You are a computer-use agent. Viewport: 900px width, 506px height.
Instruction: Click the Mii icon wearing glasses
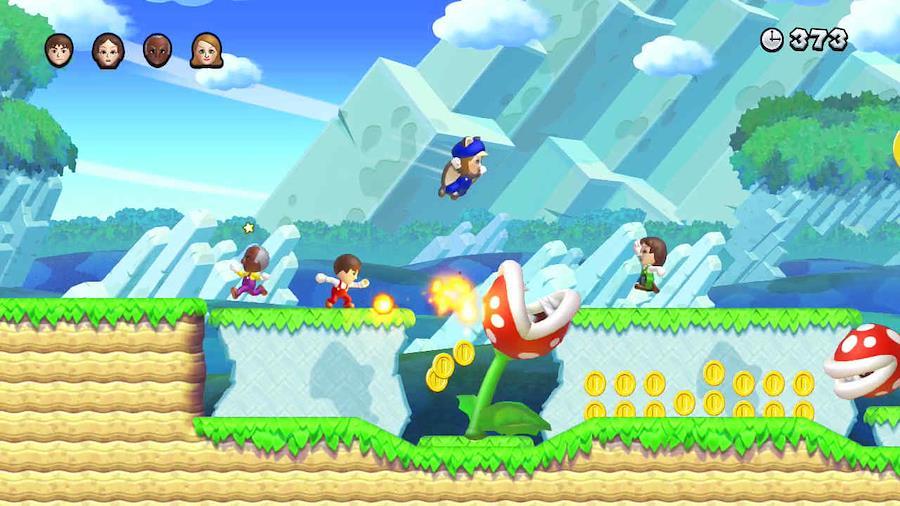tap(108, 50)
